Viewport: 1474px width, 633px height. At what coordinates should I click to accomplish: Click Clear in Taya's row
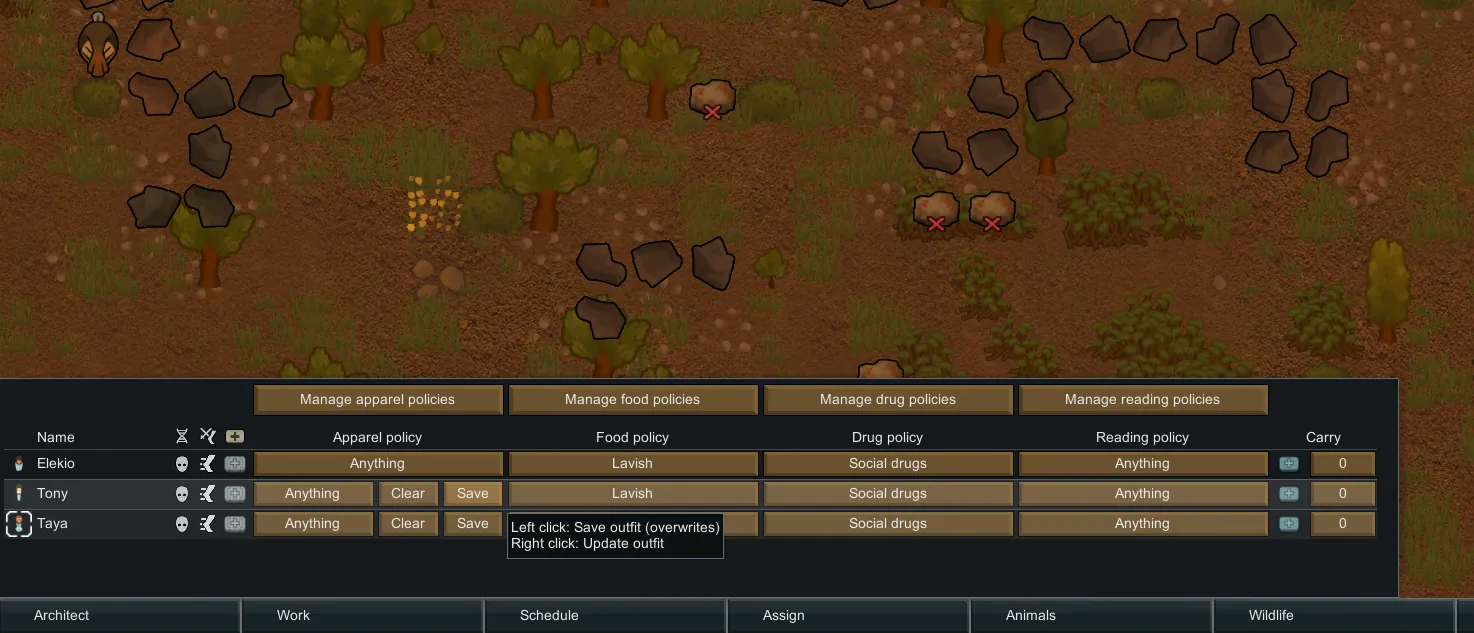[x=408, y=524]
